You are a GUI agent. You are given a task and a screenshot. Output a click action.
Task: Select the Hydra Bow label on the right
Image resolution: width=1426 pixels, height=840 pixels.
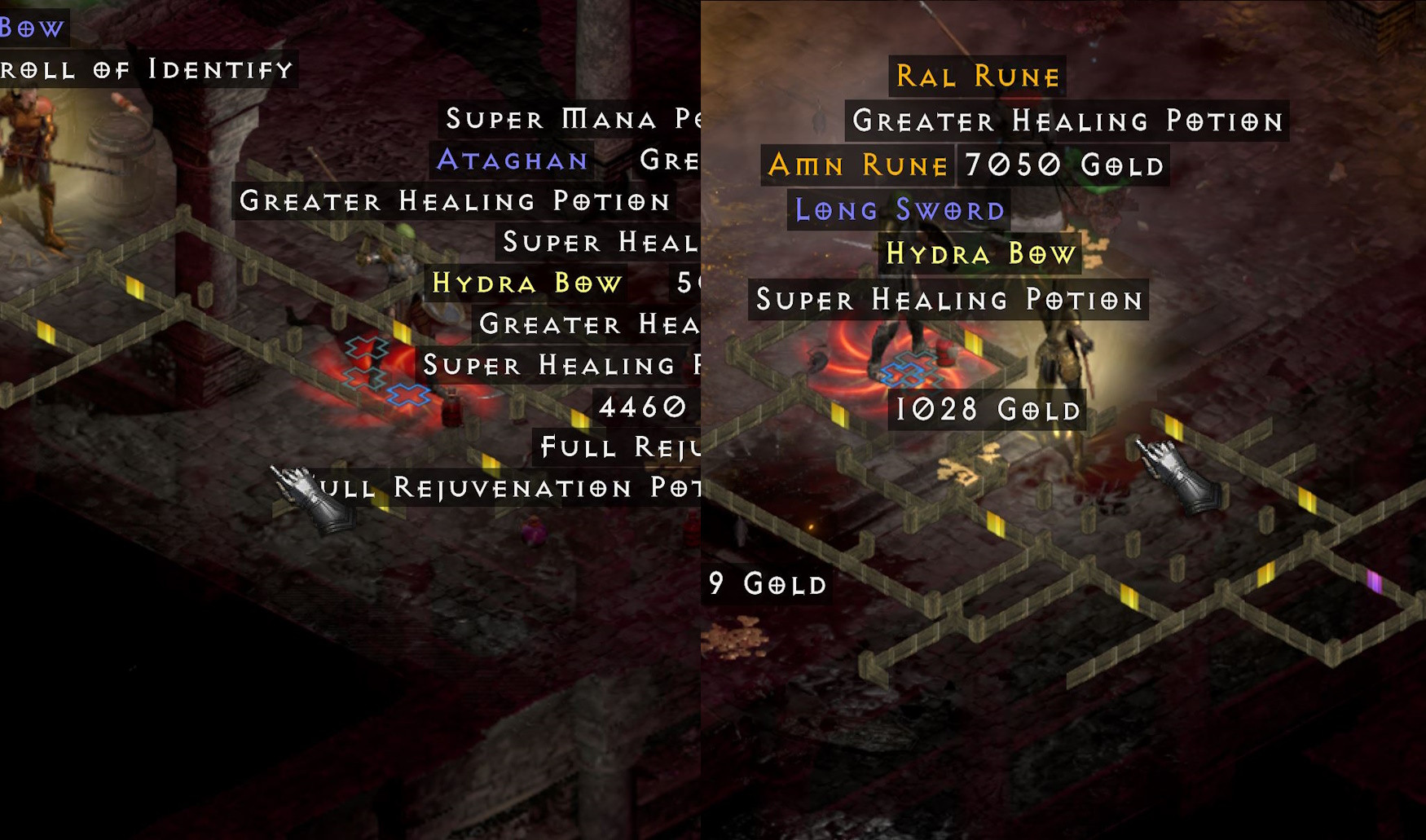coord(981,255)
